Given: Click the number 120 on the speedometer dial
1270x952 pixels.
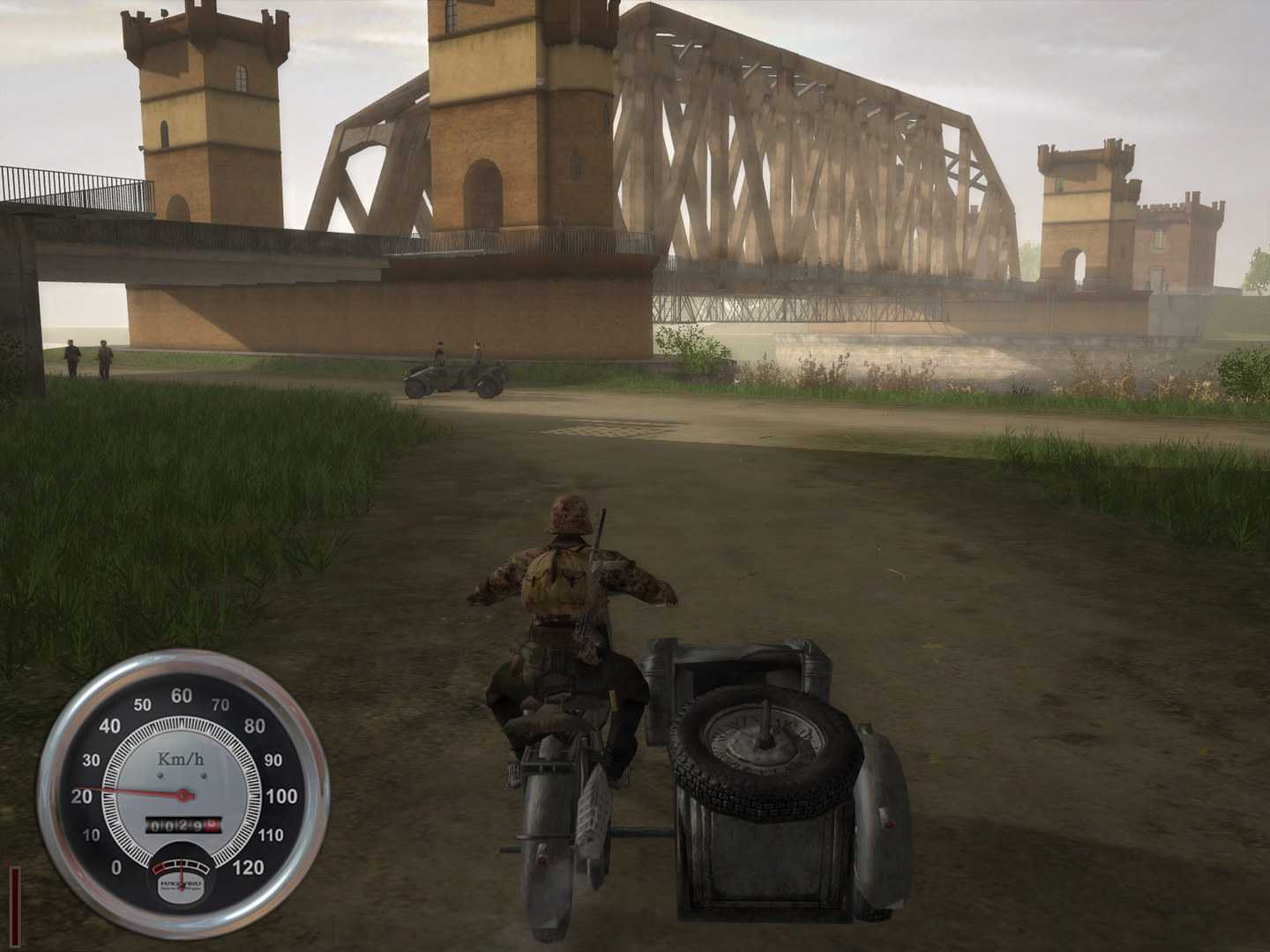Looking at the screenshot, I should (x=248, y=868).
